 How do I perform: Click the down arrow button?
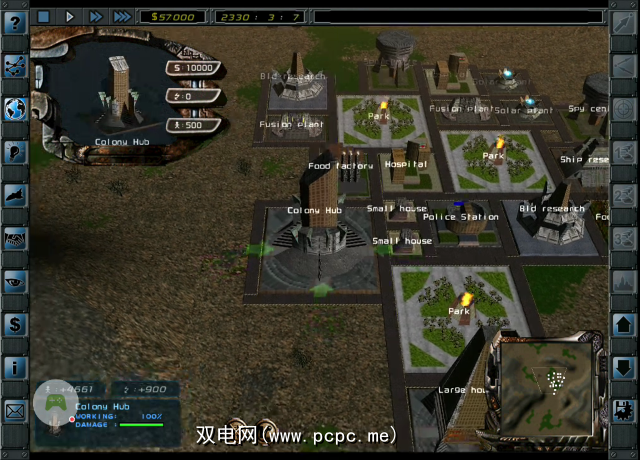(623, 368)
